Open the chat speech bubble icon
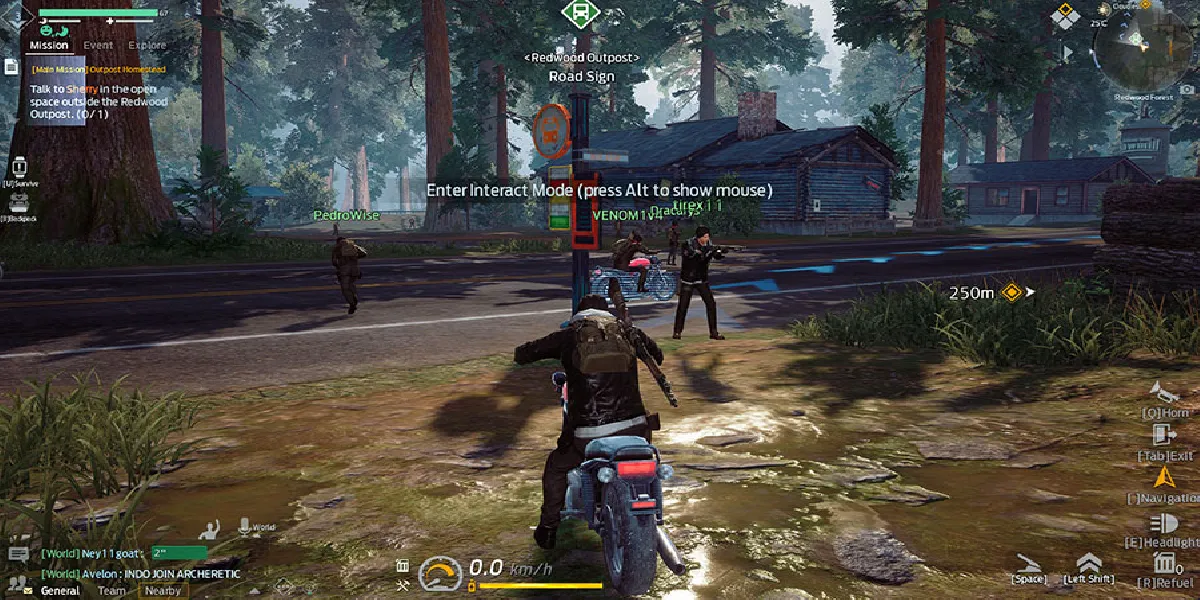The width and height of the screenshot is (1200, 600). [x=18, y=553]
